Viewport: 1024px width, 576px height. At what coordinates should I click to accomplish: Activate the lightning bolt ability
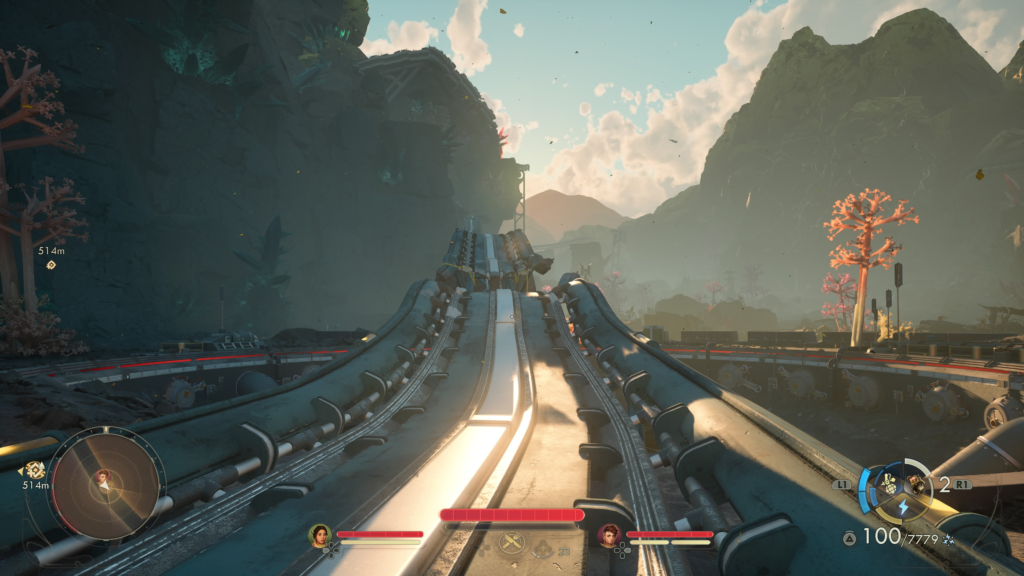[903, 508]
